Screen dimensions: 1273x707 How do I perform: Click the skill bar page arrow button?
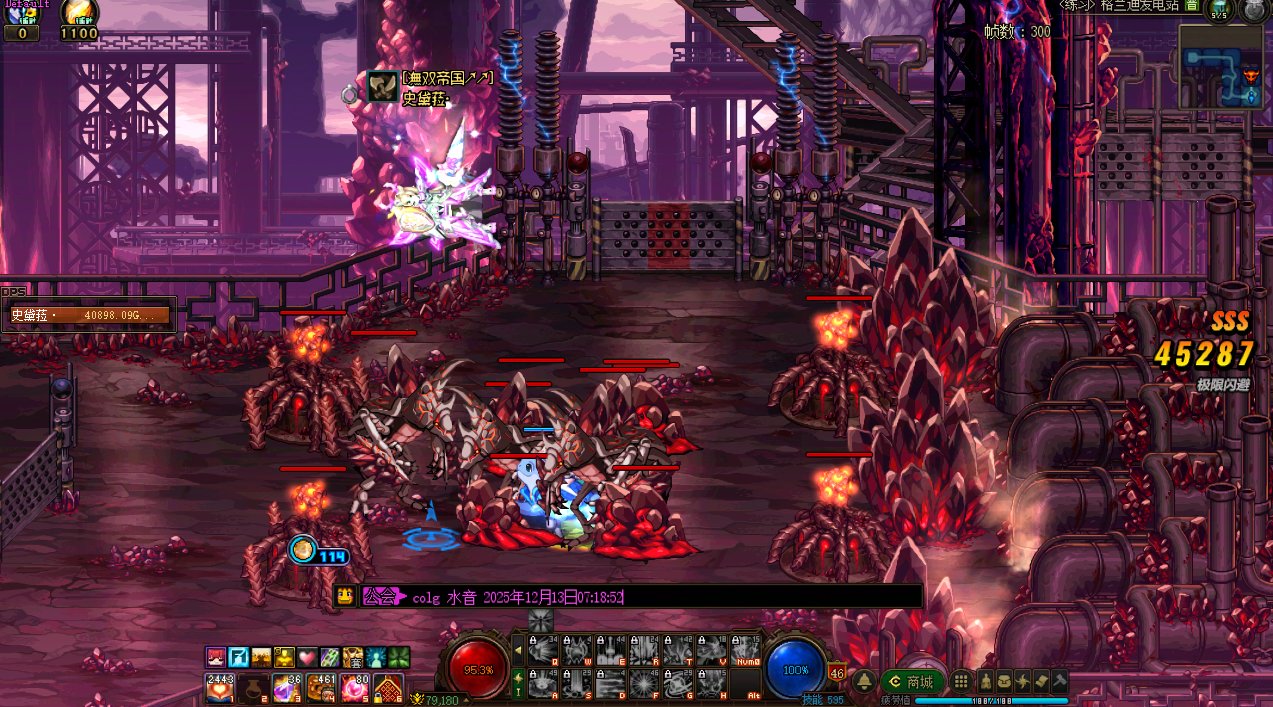tap(518, 650)
